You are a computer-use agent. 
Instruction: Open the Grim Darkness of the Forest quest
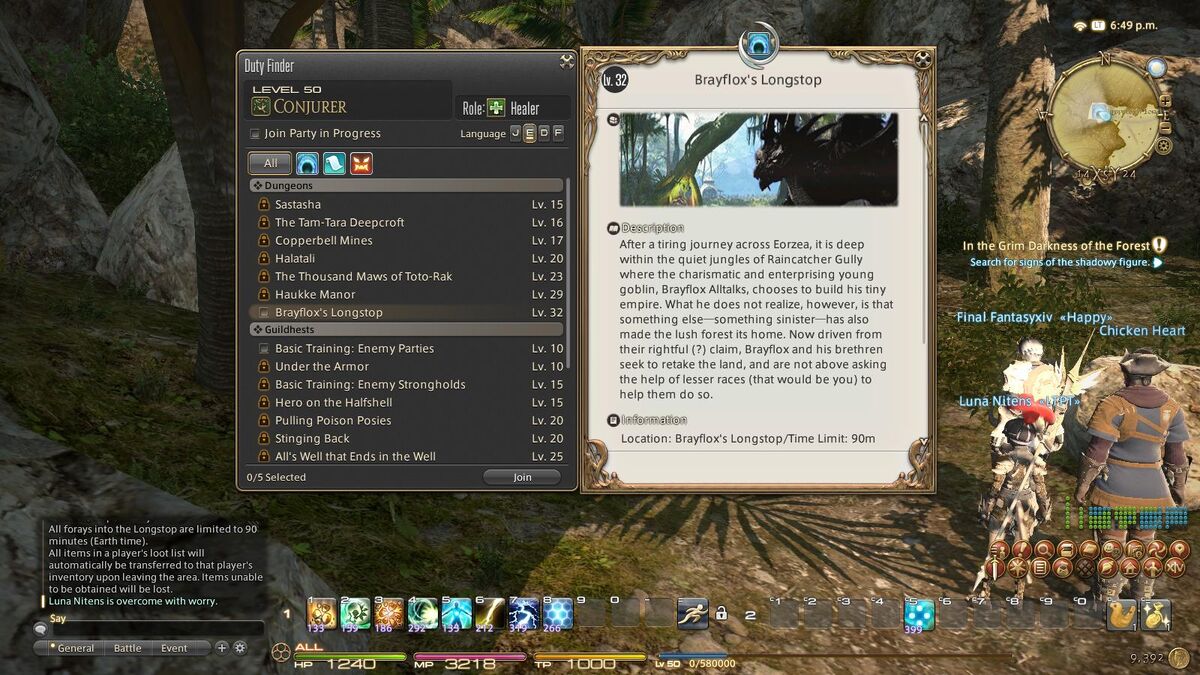tap(1056, 246)
